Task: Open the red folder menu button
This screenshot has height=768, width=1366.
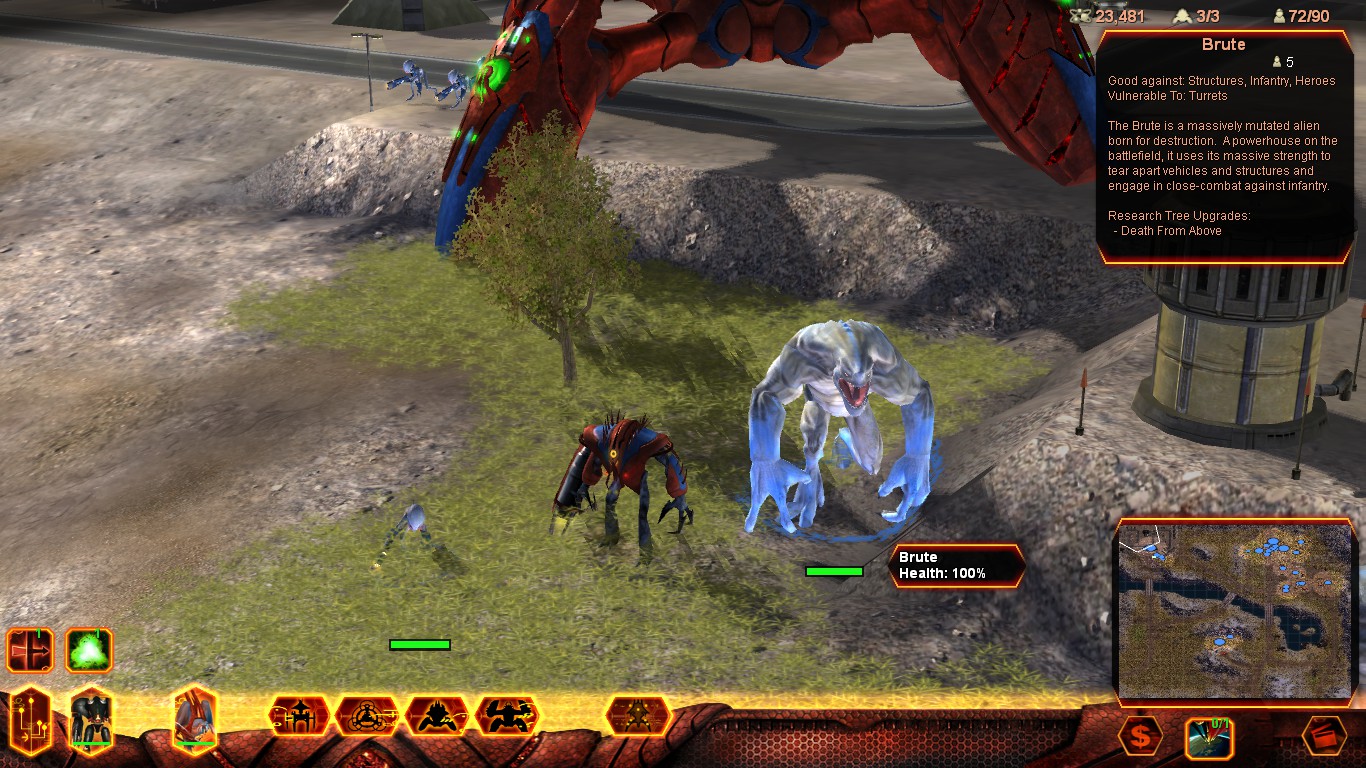Action: [1324, 737]
